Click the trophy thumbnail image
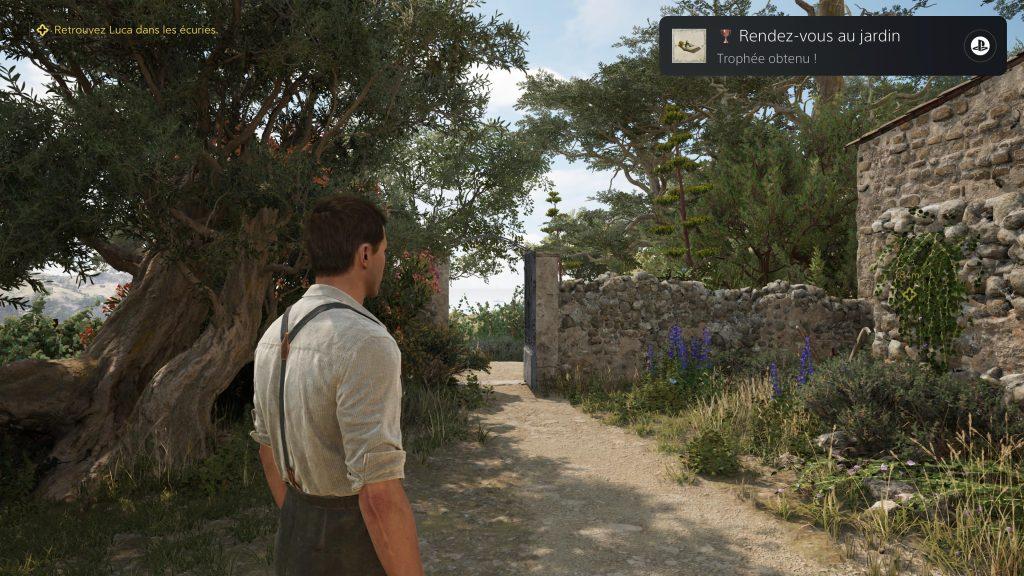1024x576 pixels. [688, 46]
